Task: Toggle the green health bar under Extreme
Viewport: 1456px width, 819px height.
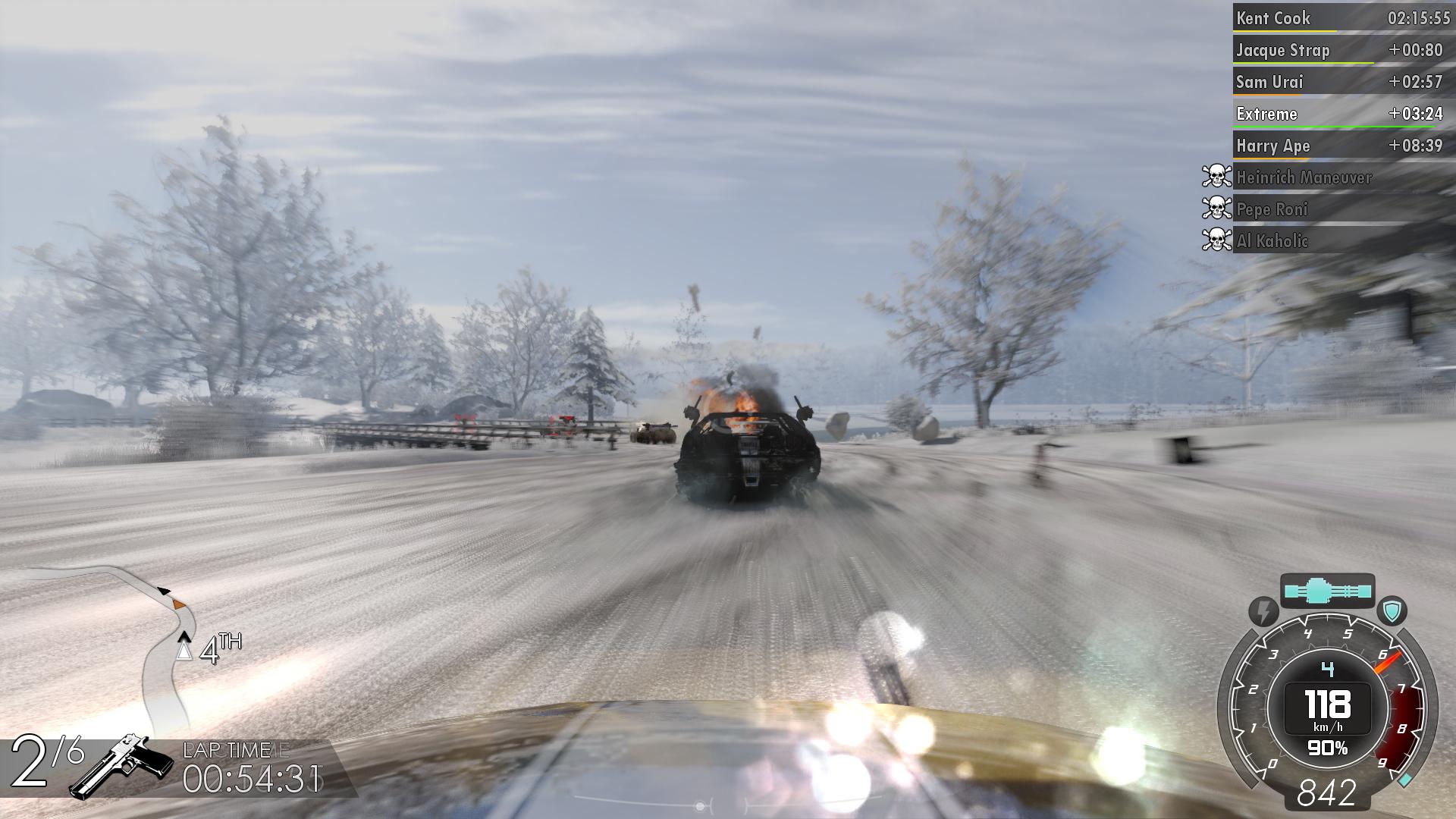Action: coord(1317,125)
